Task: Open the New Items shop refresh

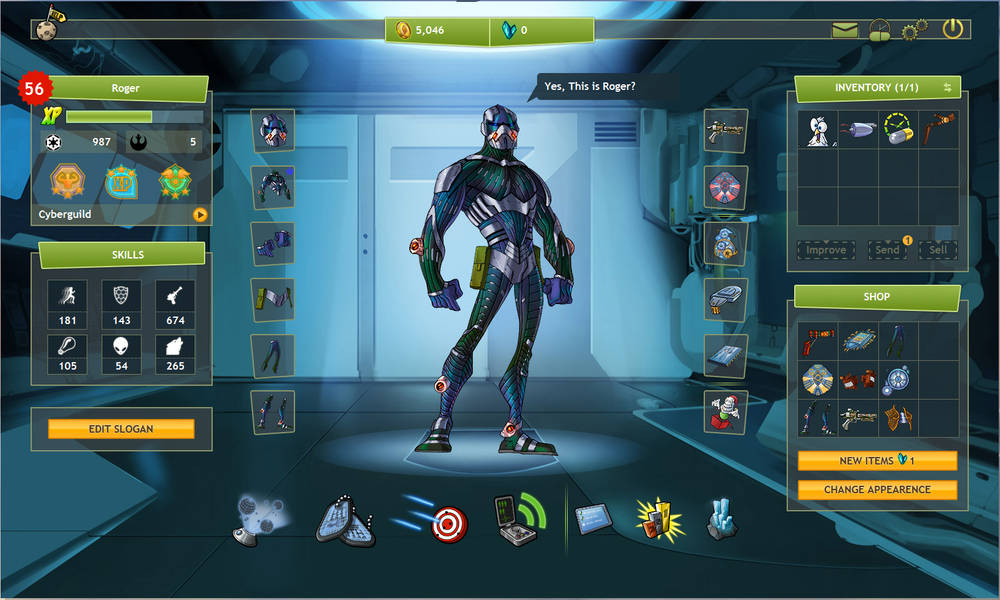Action: click(x=877, y=461)
